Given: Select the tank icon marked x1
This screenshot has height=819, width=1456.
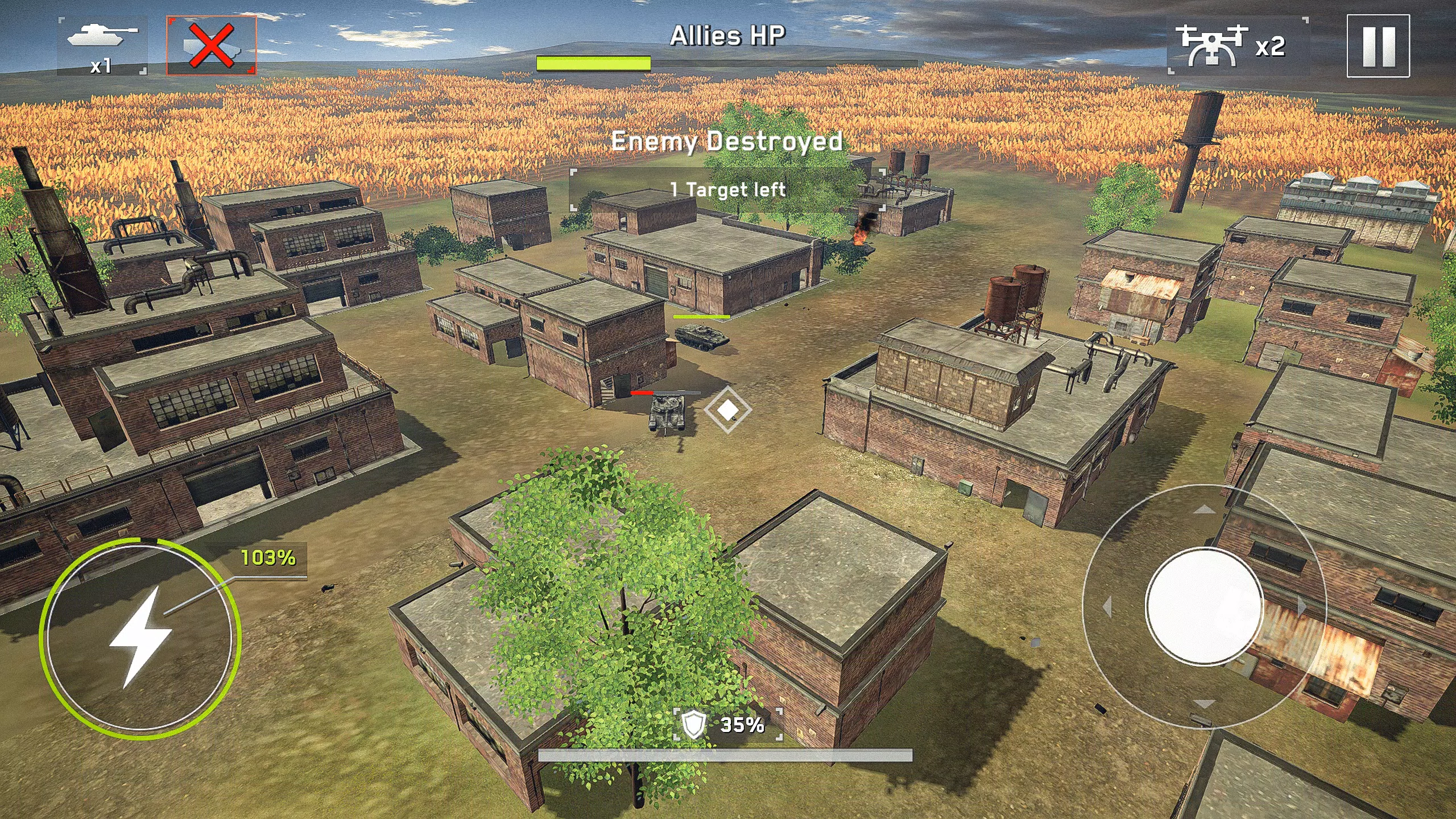Looking at the screenshot, I should tap(102, 45).
